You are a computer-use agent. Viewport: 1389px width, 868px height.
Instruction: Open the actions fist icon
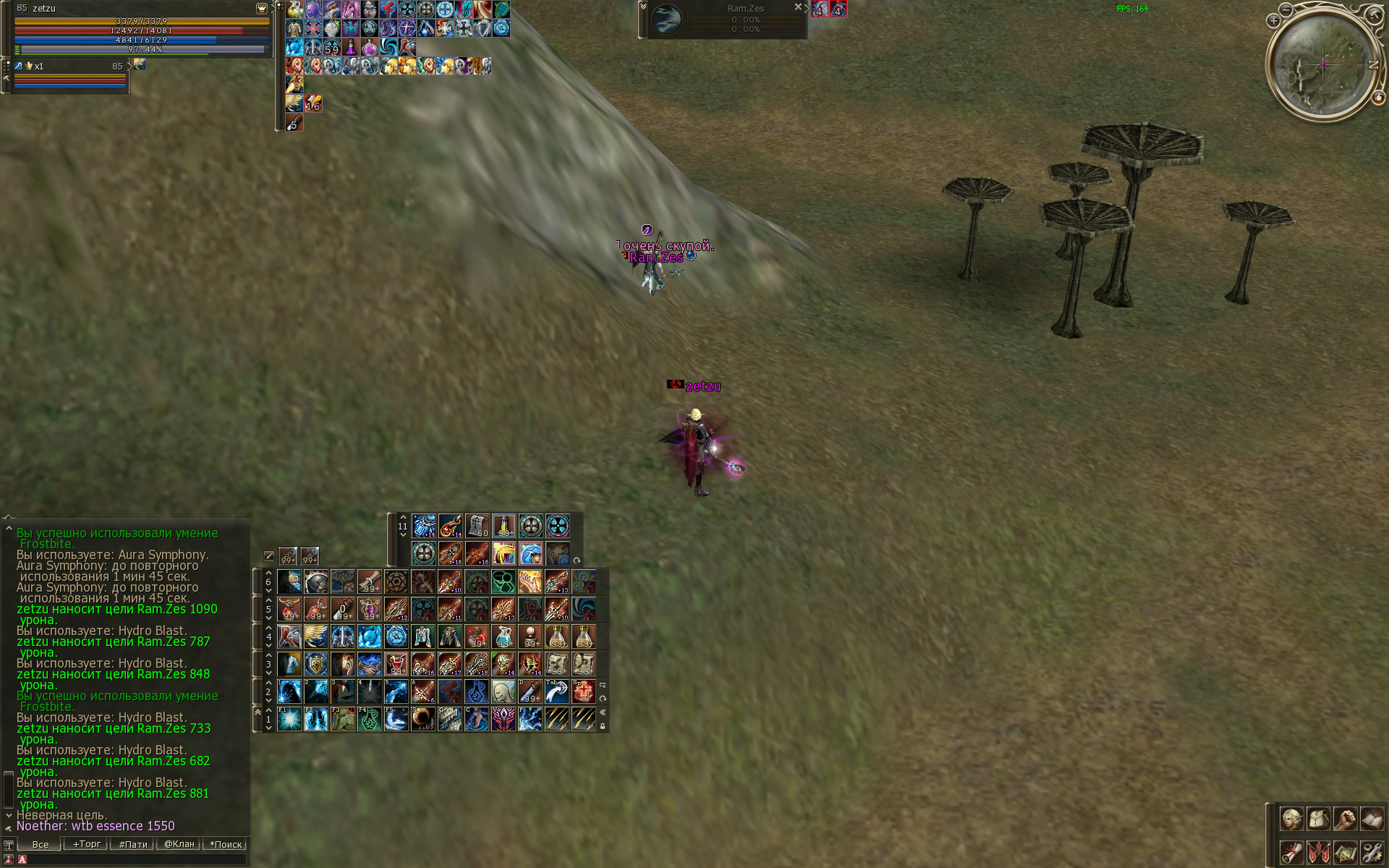(x=1345, y=820)
